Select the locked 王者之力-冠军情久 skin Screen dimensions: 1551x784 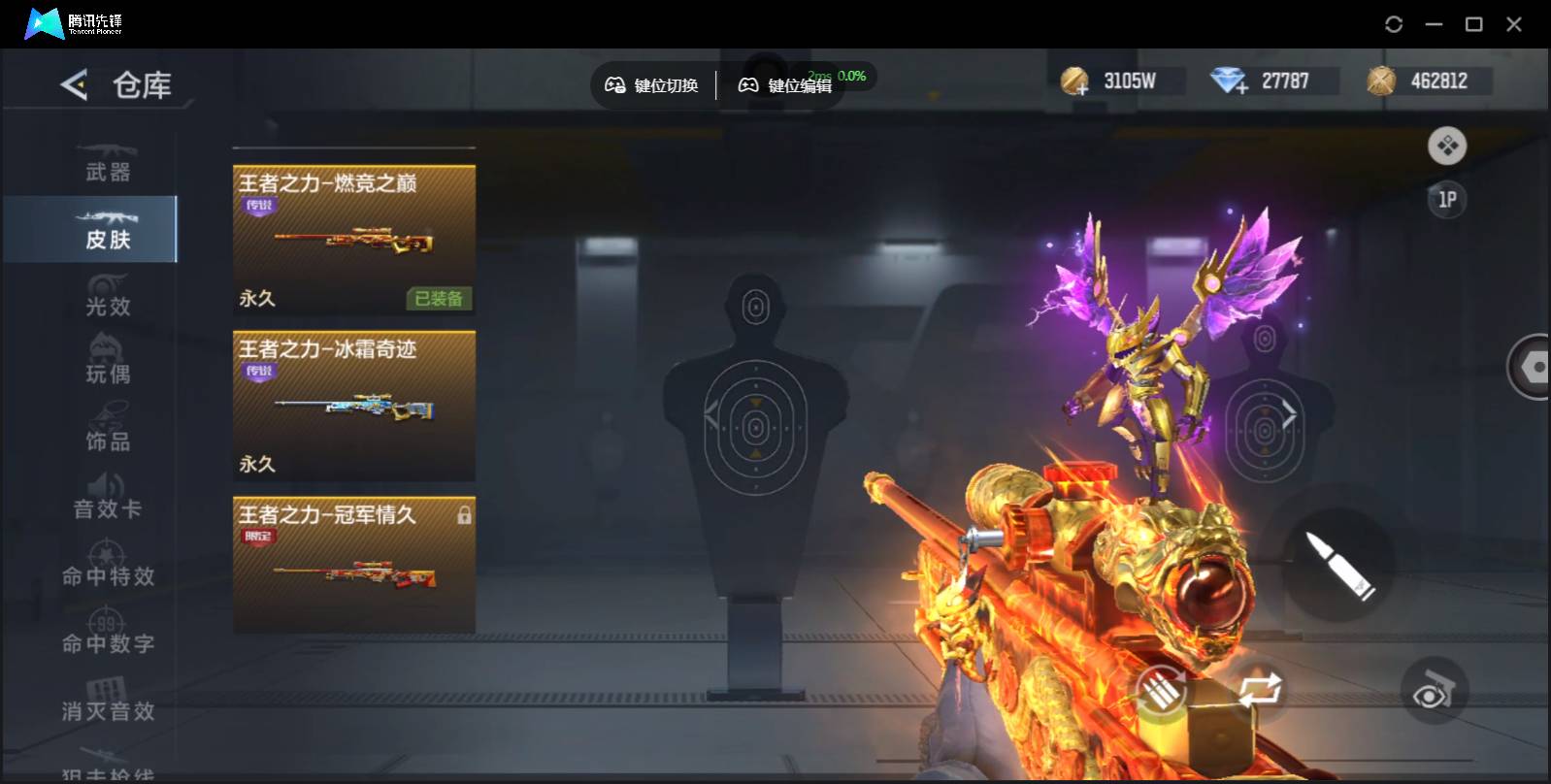click(x=354, y=565)
